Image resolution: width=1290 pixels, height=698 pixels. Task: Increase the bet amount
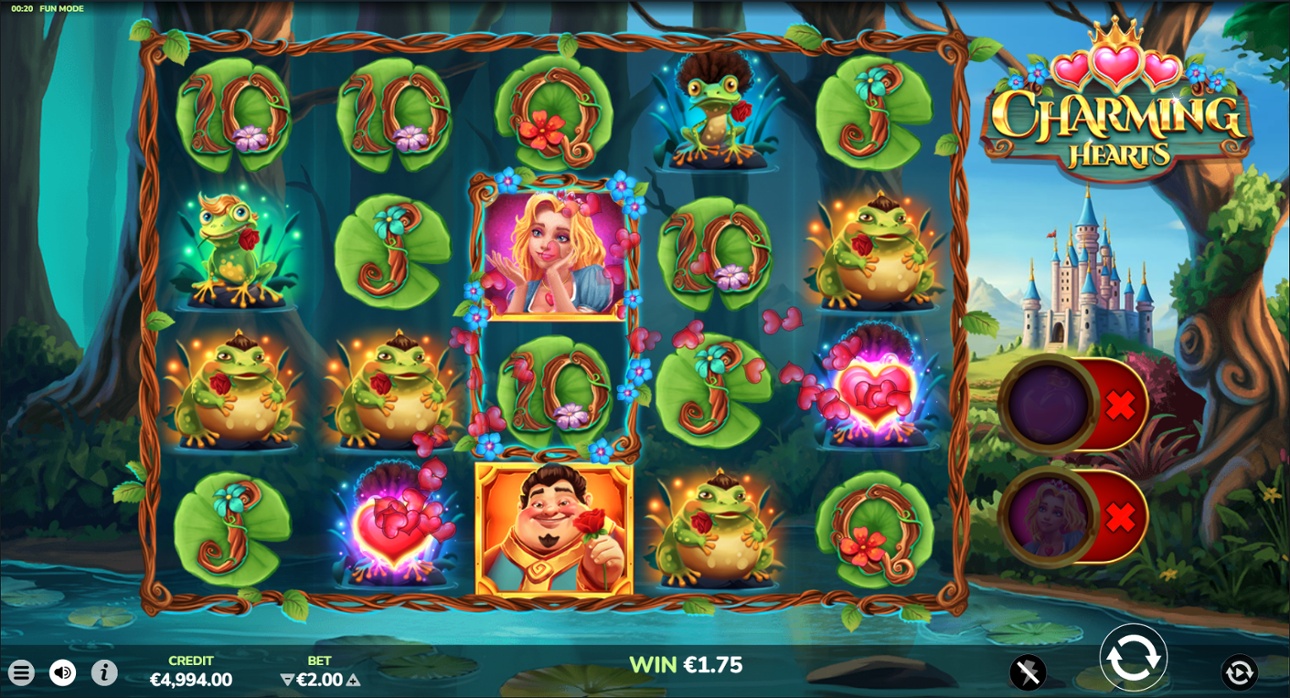tap(353, 680)
